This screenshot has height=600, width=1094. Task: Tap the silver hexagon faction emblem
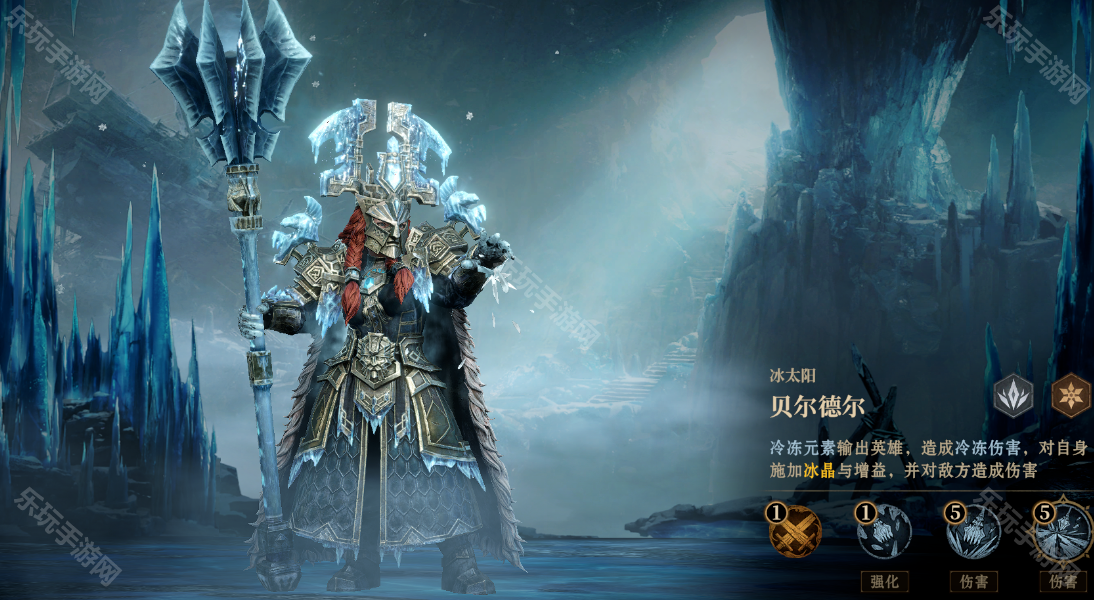pyautogui.click(x=1014, y=396)
